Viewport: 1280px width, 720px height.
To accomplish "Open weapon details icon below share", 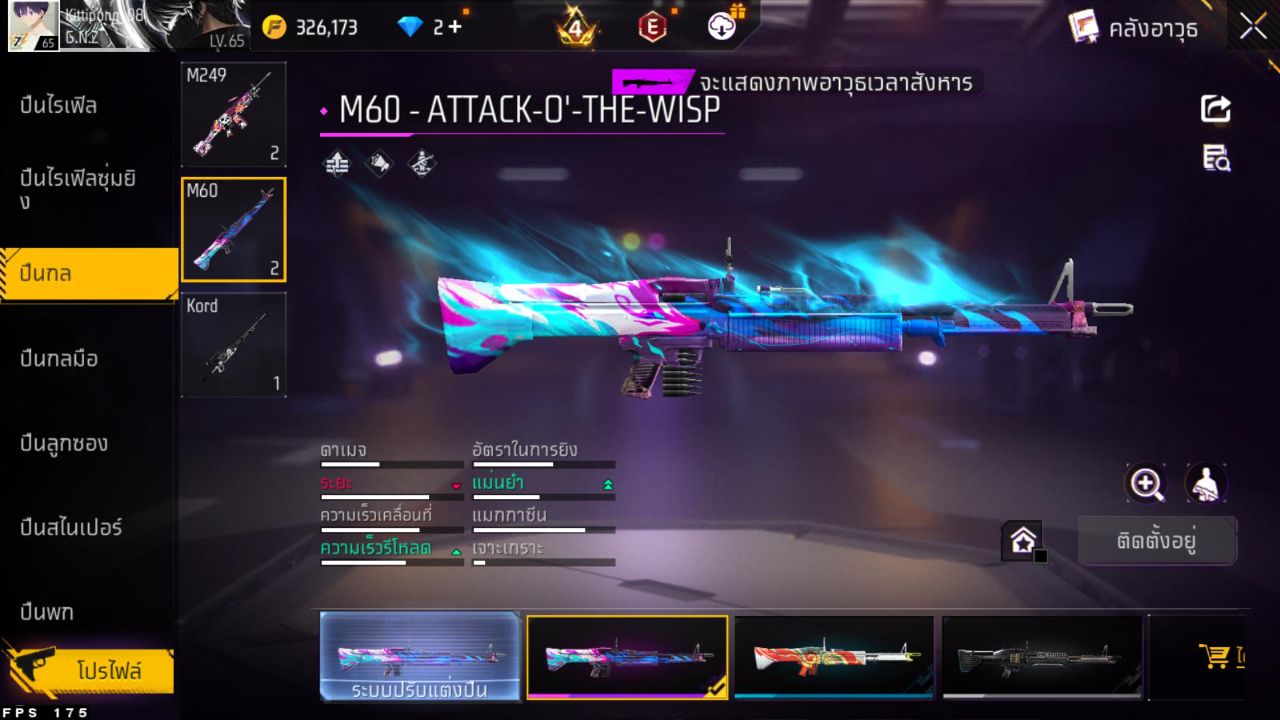I will pos(1215,158).
